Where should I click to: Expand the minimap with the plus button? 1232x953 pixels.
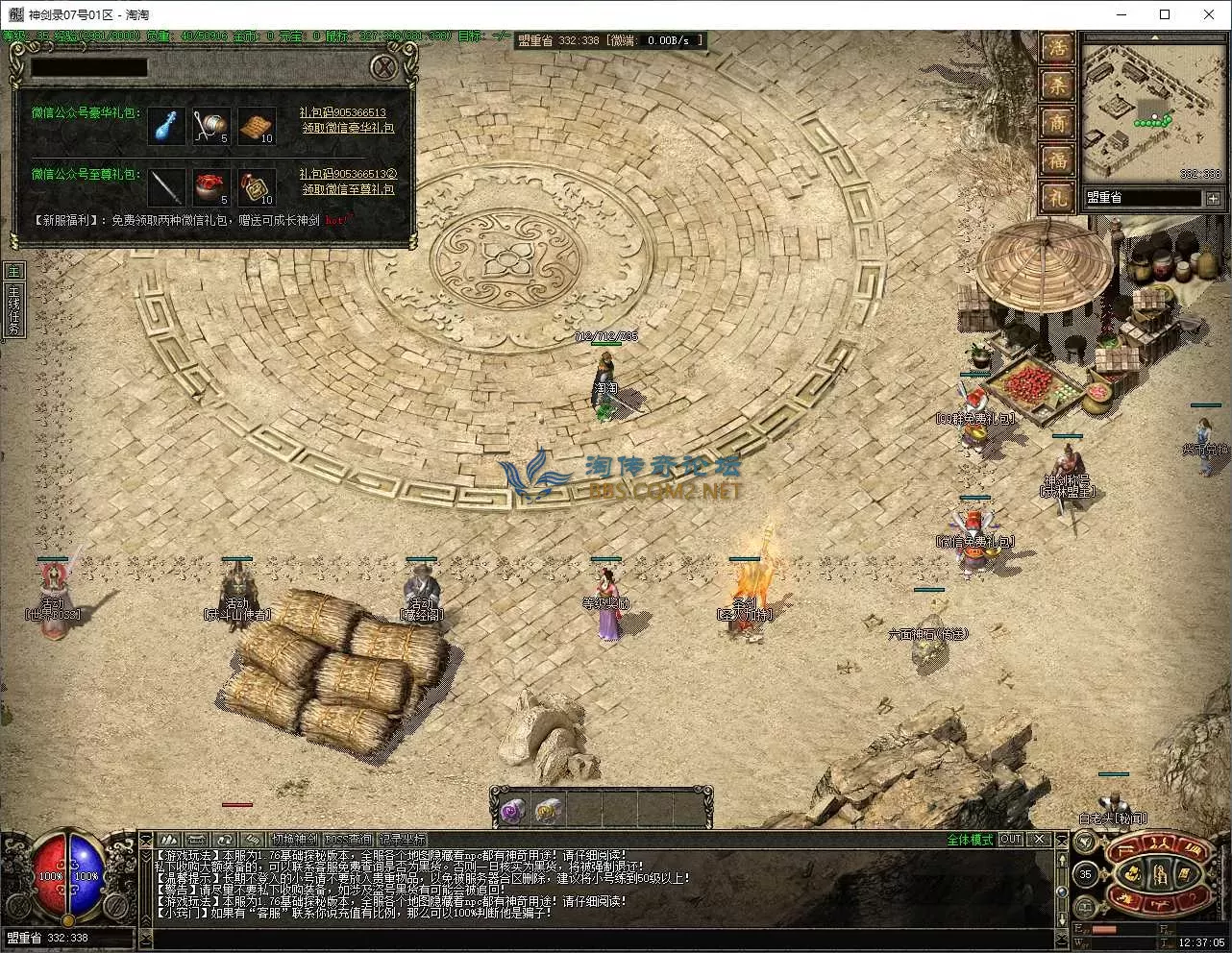[1213, 198]
